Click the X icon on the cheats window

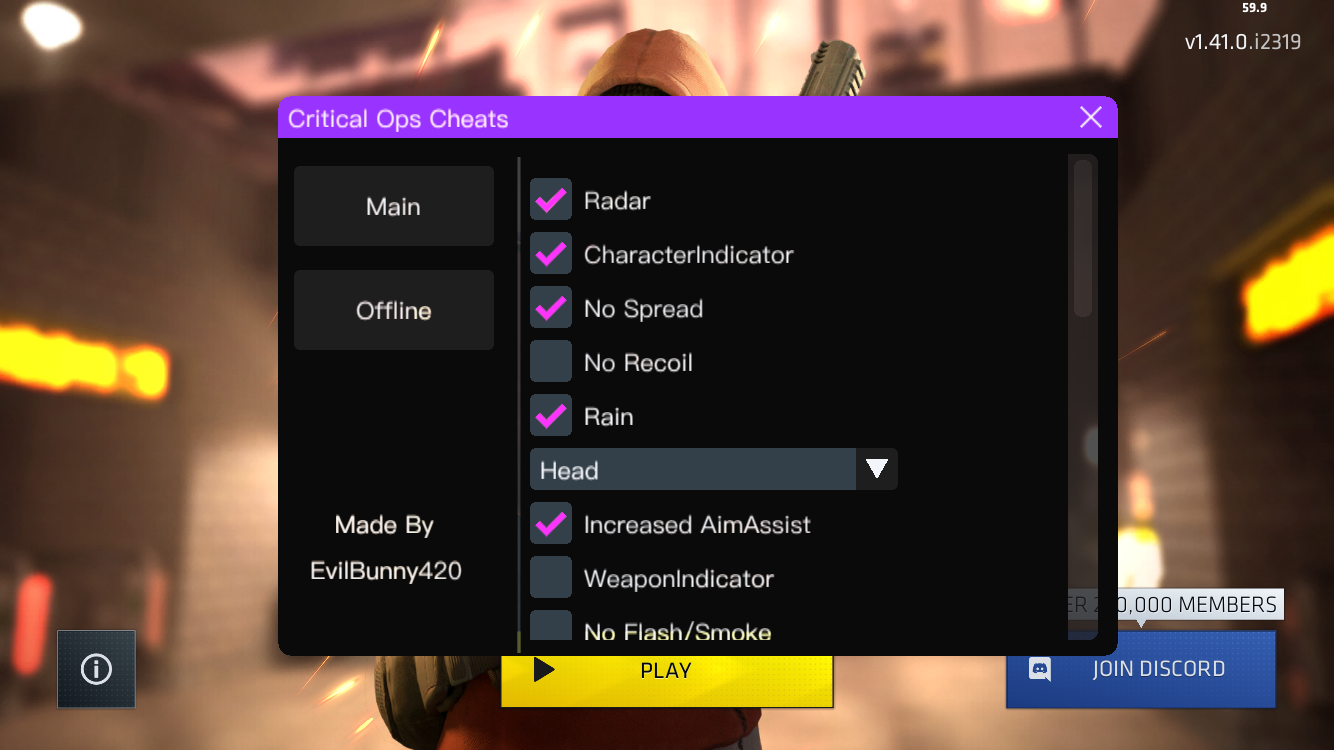click(x=1091, y=117)
